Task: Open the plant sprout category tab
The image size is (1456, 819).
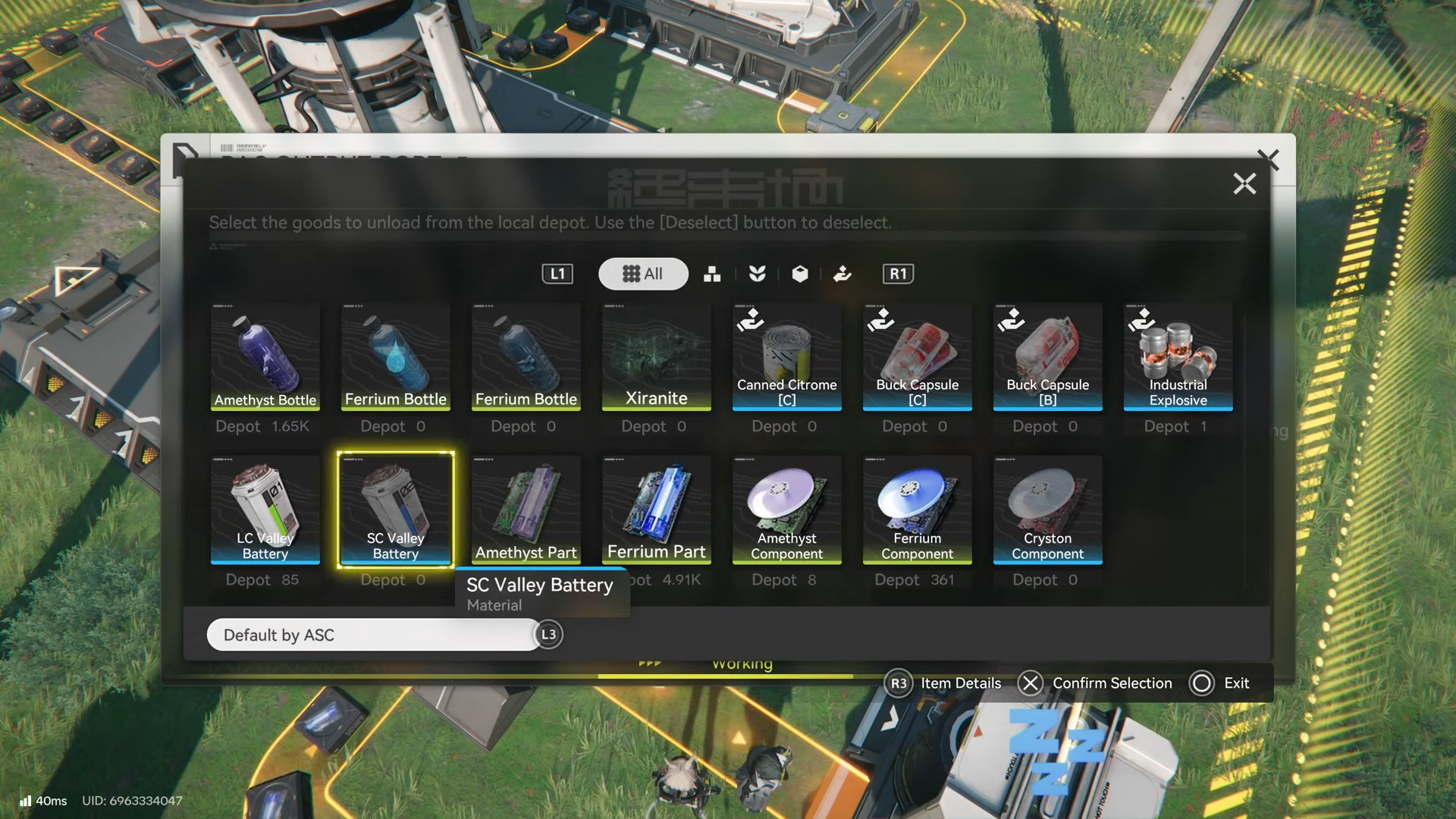Action: coord(757,274)
